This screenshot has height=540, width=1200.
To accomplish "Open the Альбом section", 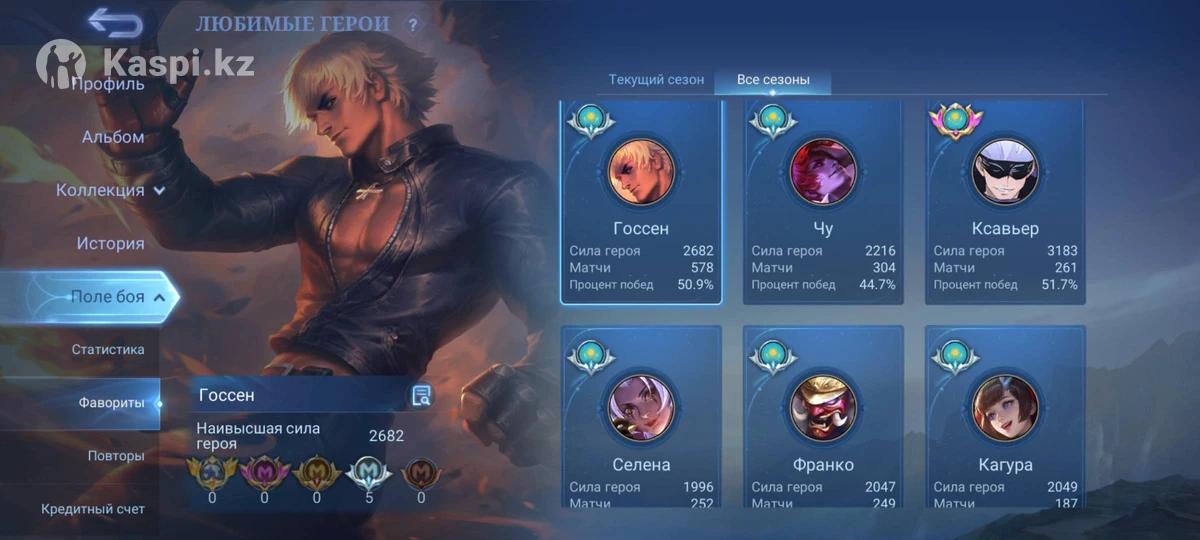I will 113,137.
